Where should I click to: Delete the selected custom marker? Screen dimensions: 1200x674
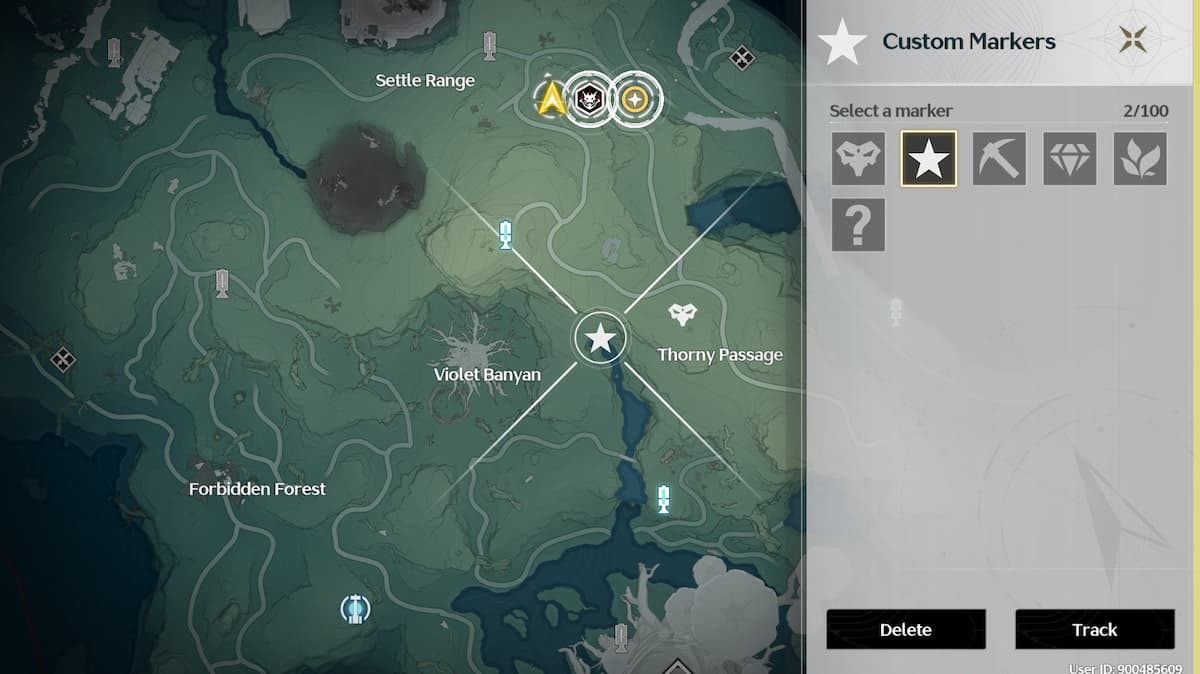905,629
